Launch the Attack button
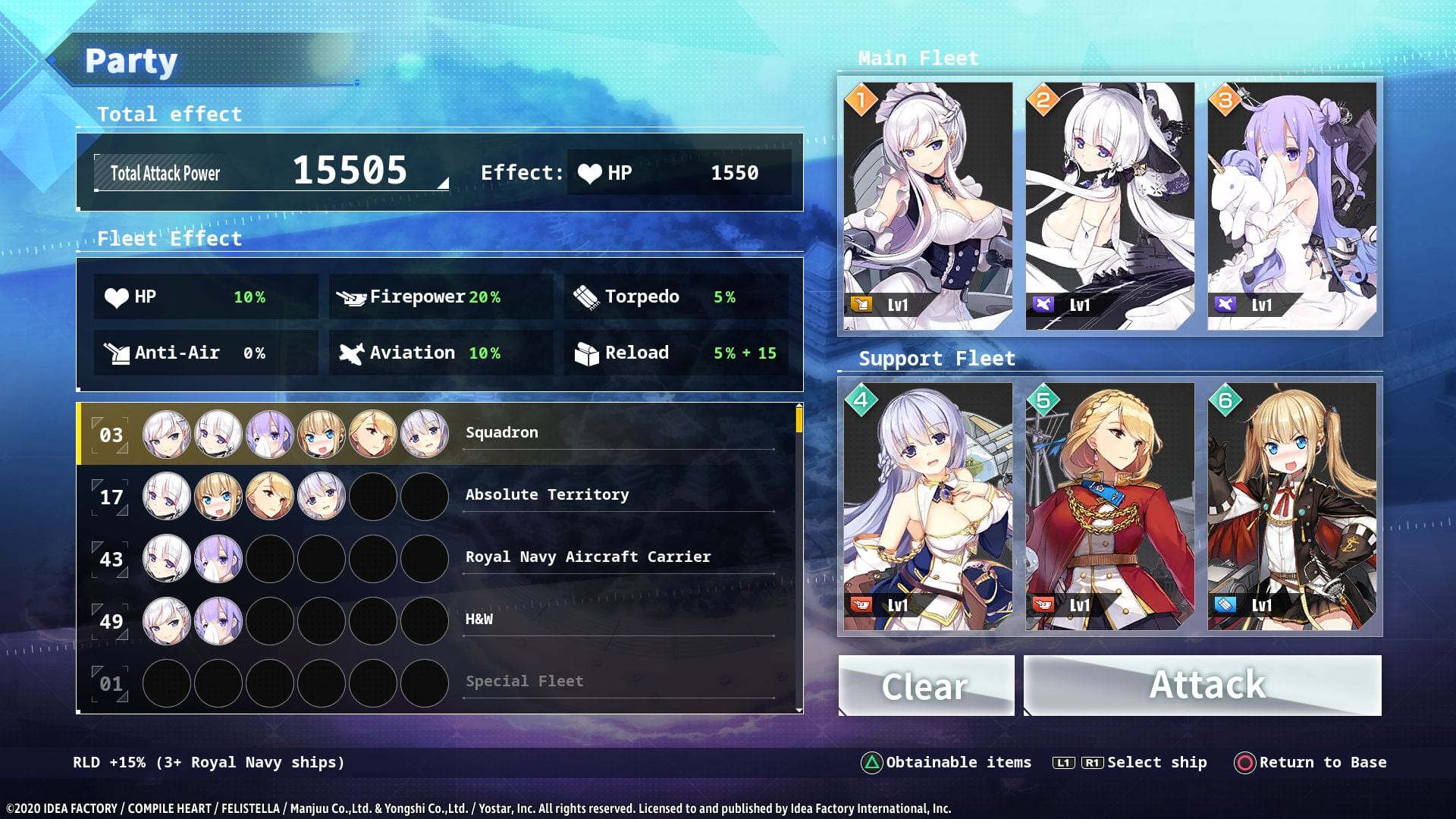1456x819 pixels. click(1203, 686)
